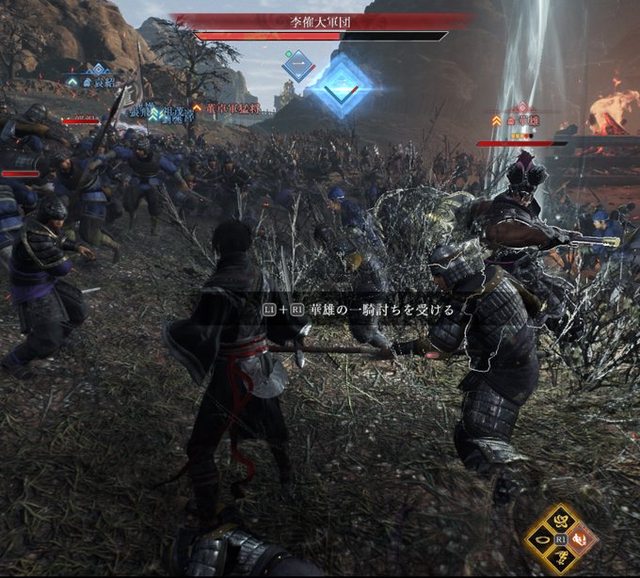Image resolution: width=640 pixels, height=578 pixels.
Task: Choose the bottom battle art slot in the wheel
Action: [563, 559]
